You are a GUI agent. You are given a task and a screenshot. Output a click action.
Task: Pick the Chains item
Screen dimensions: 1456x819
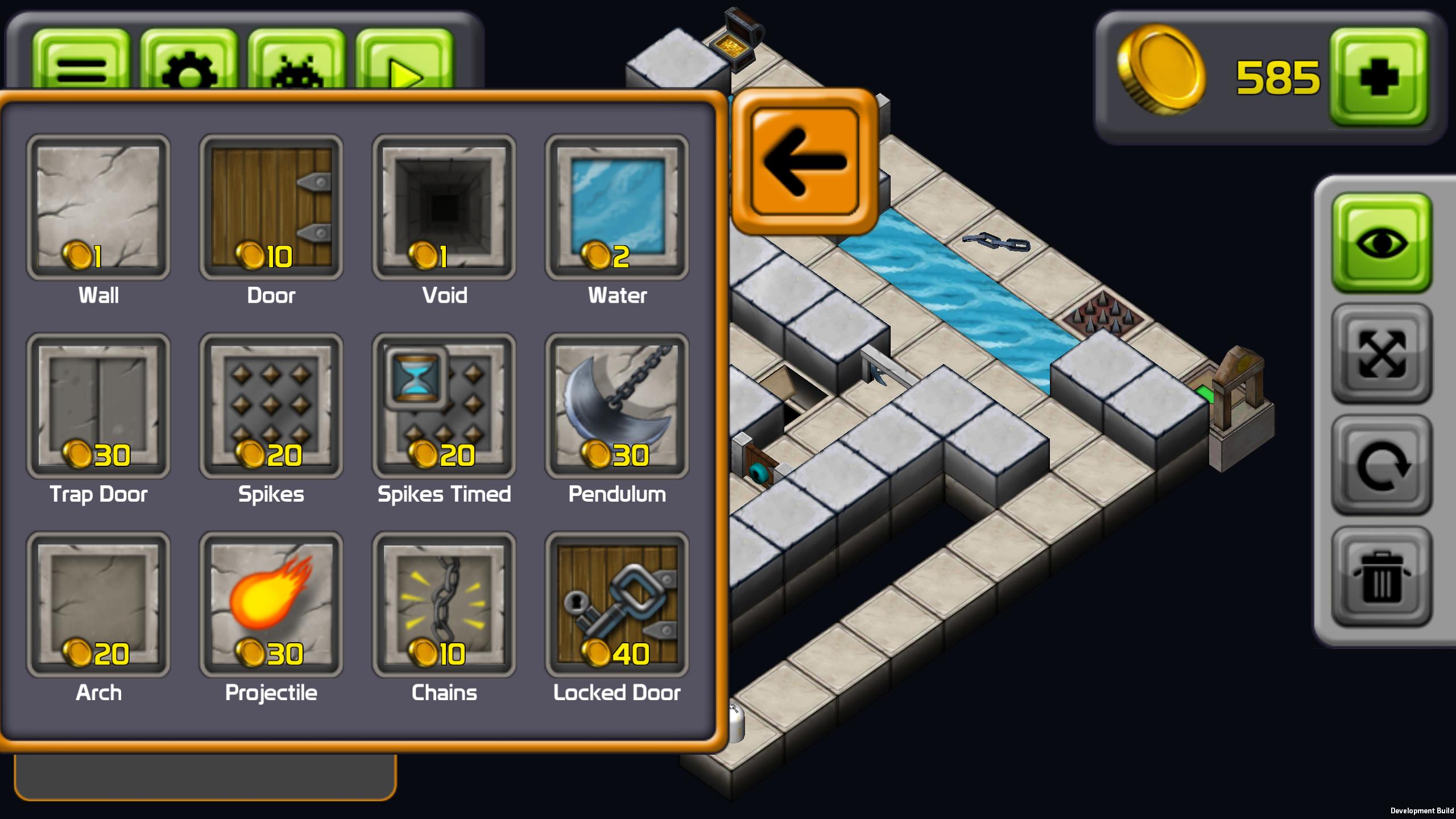[444, 604]
